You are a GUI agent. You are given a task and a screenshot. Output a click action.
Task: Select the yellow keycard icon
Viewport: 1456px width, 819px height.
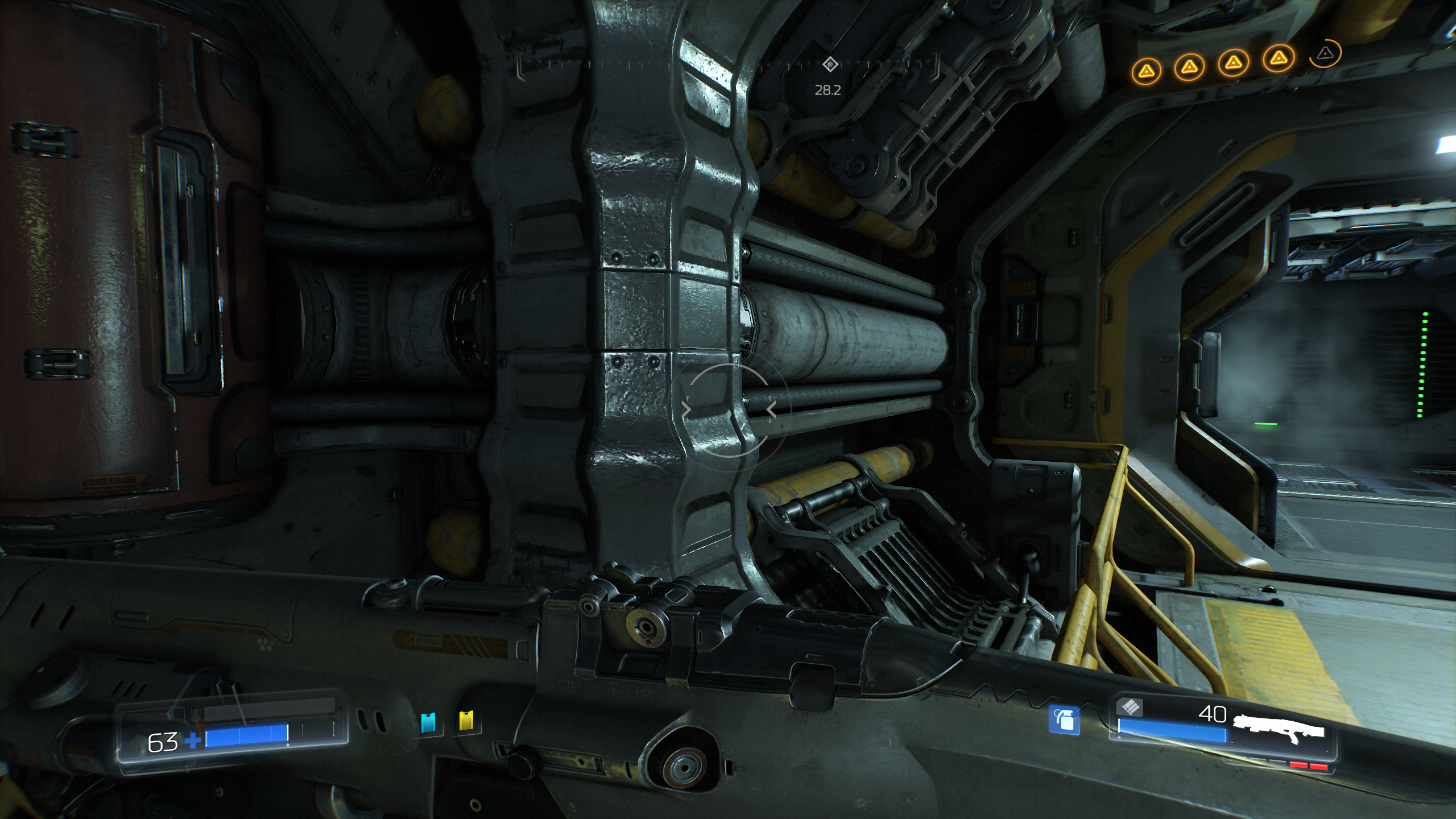pos(466,721)
